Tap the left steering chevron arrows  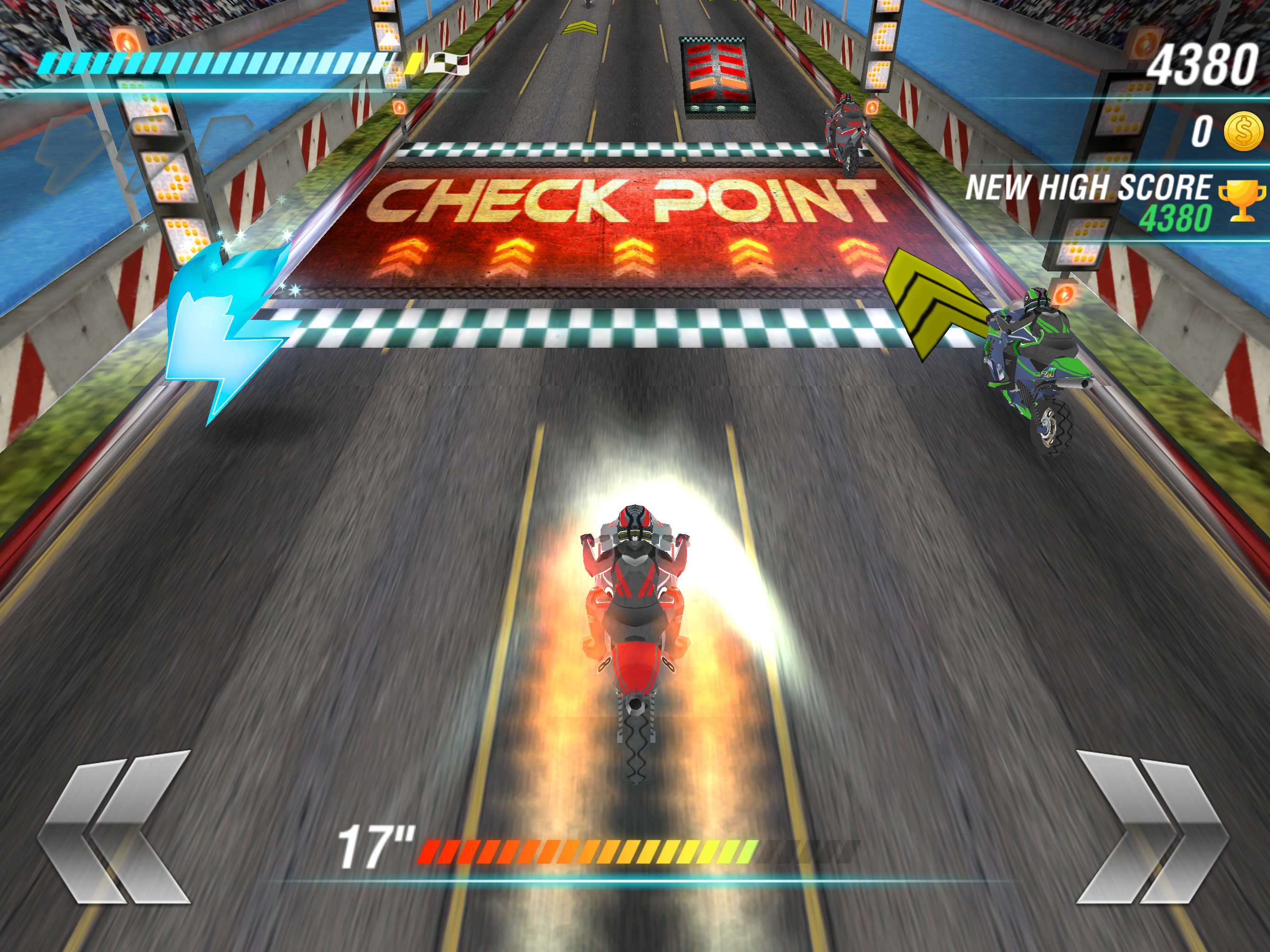[x=114, y=827]
